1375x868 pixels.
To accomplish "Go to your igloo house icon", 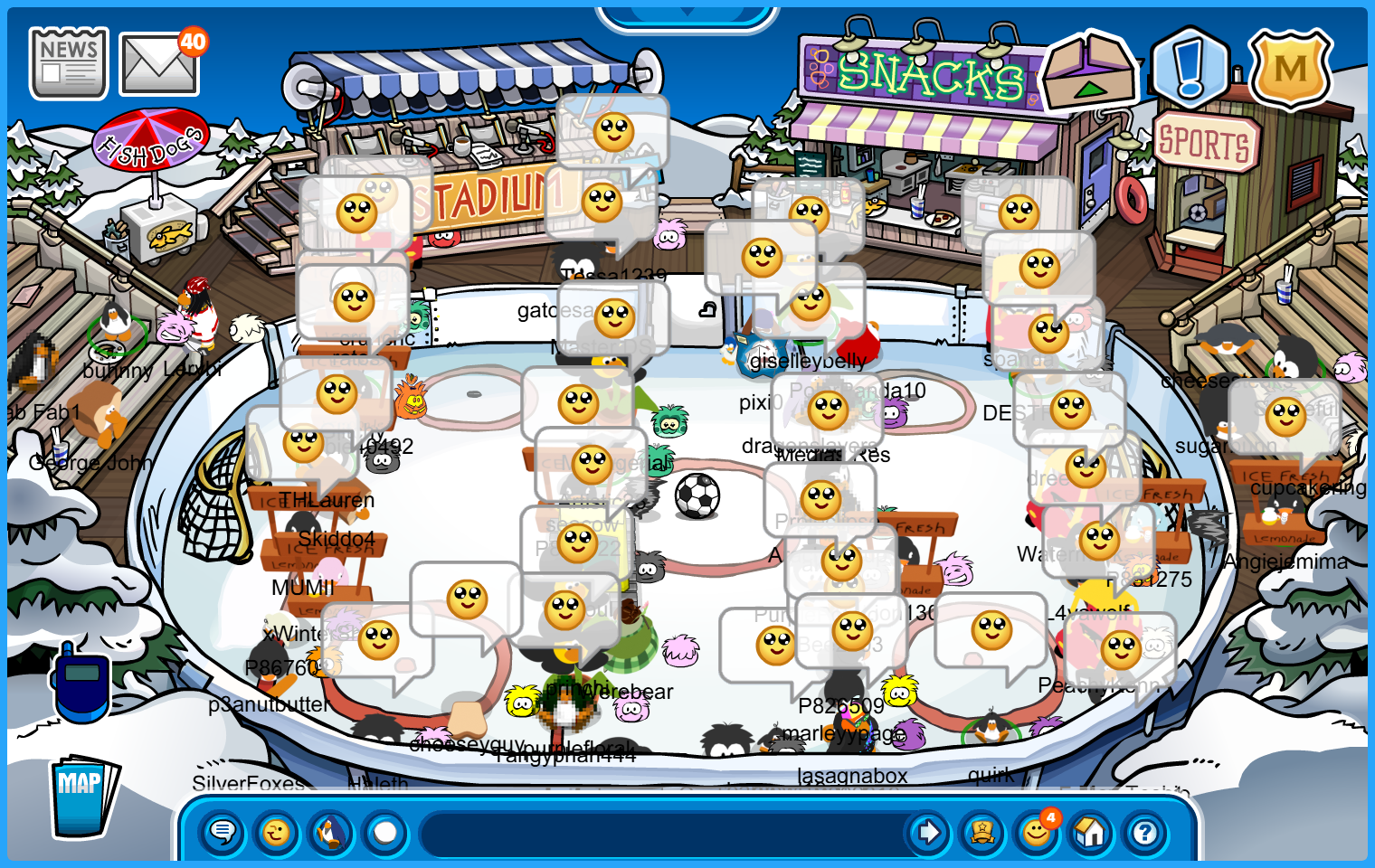I will [1091, 832].
